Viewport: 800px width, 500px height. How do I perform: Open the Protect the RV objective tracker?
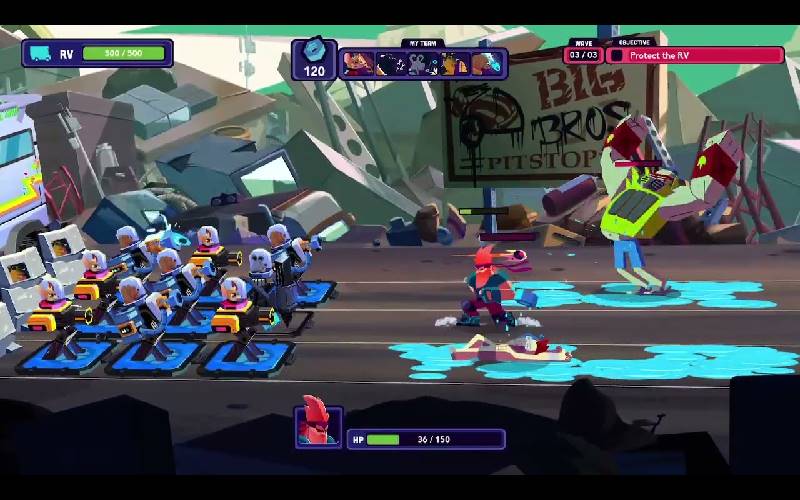pos(695,55)
